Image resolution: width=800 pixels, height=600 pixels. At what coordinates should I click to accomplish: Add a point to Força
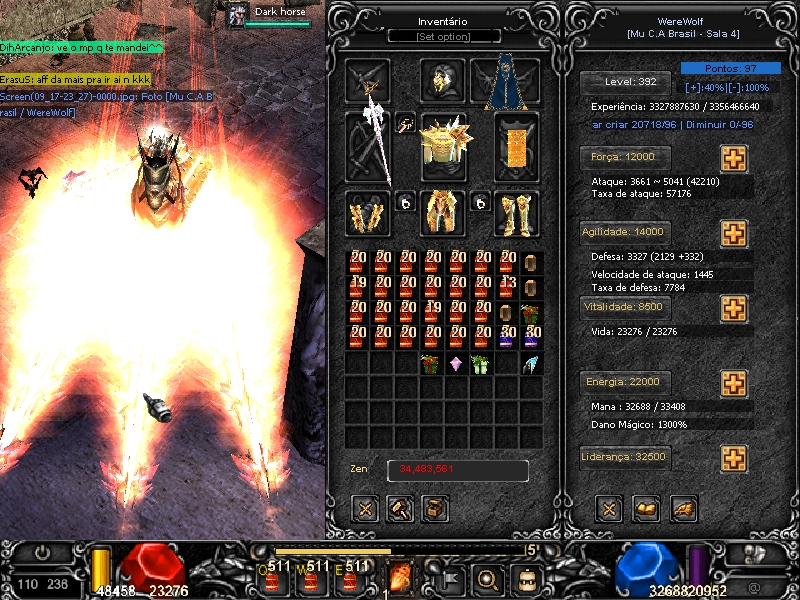pos(734,159)
